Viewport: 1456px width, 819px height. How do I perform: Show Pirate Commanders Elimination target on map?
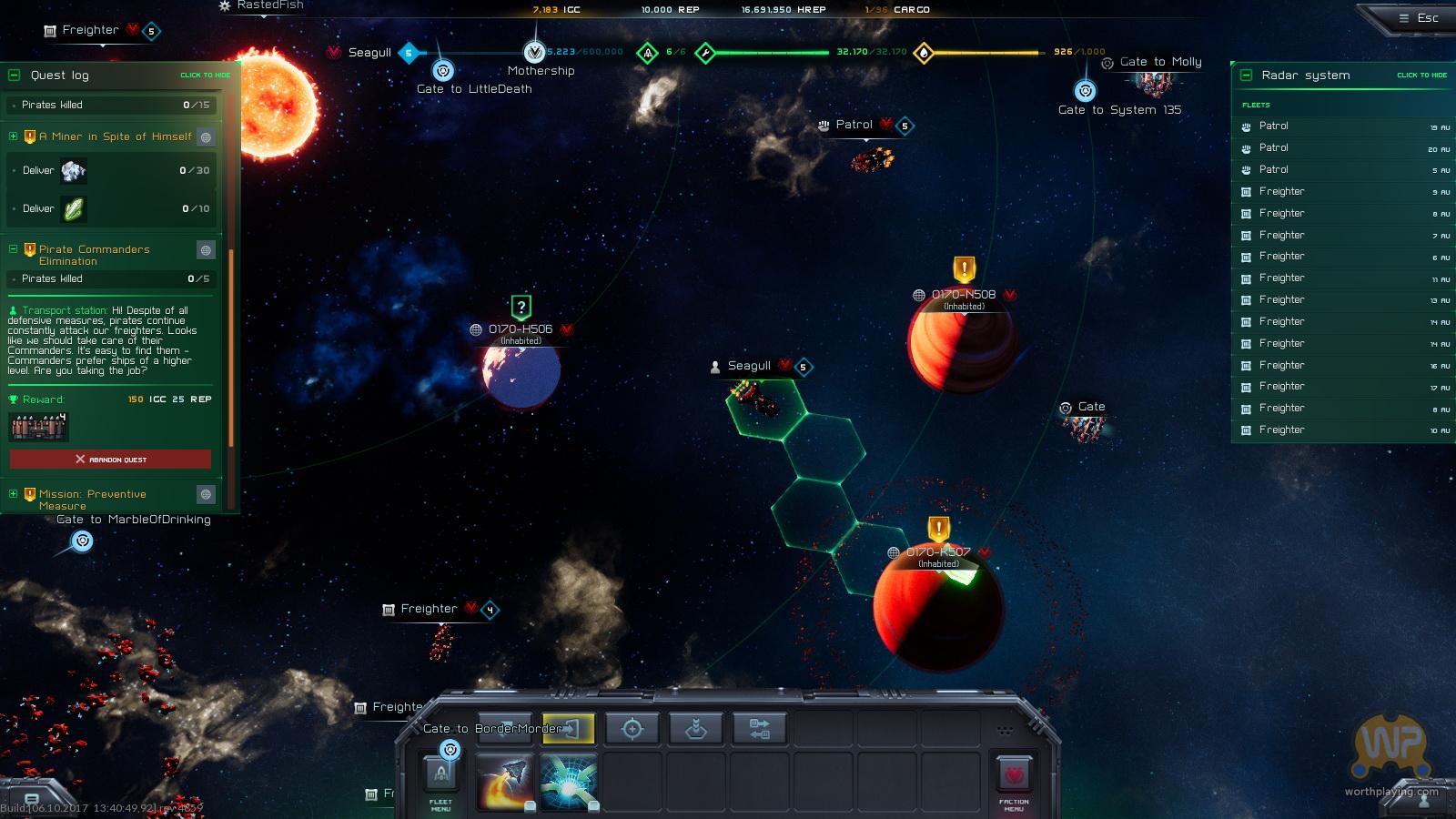[x=207, y=249]
